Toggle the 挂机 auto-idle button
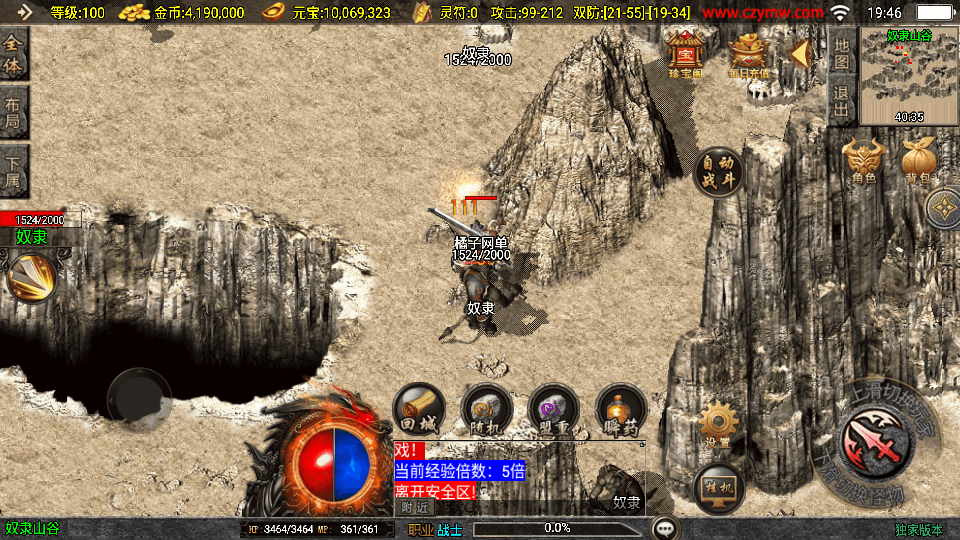This screenshot has height=540, width=960. click(718, 488)
